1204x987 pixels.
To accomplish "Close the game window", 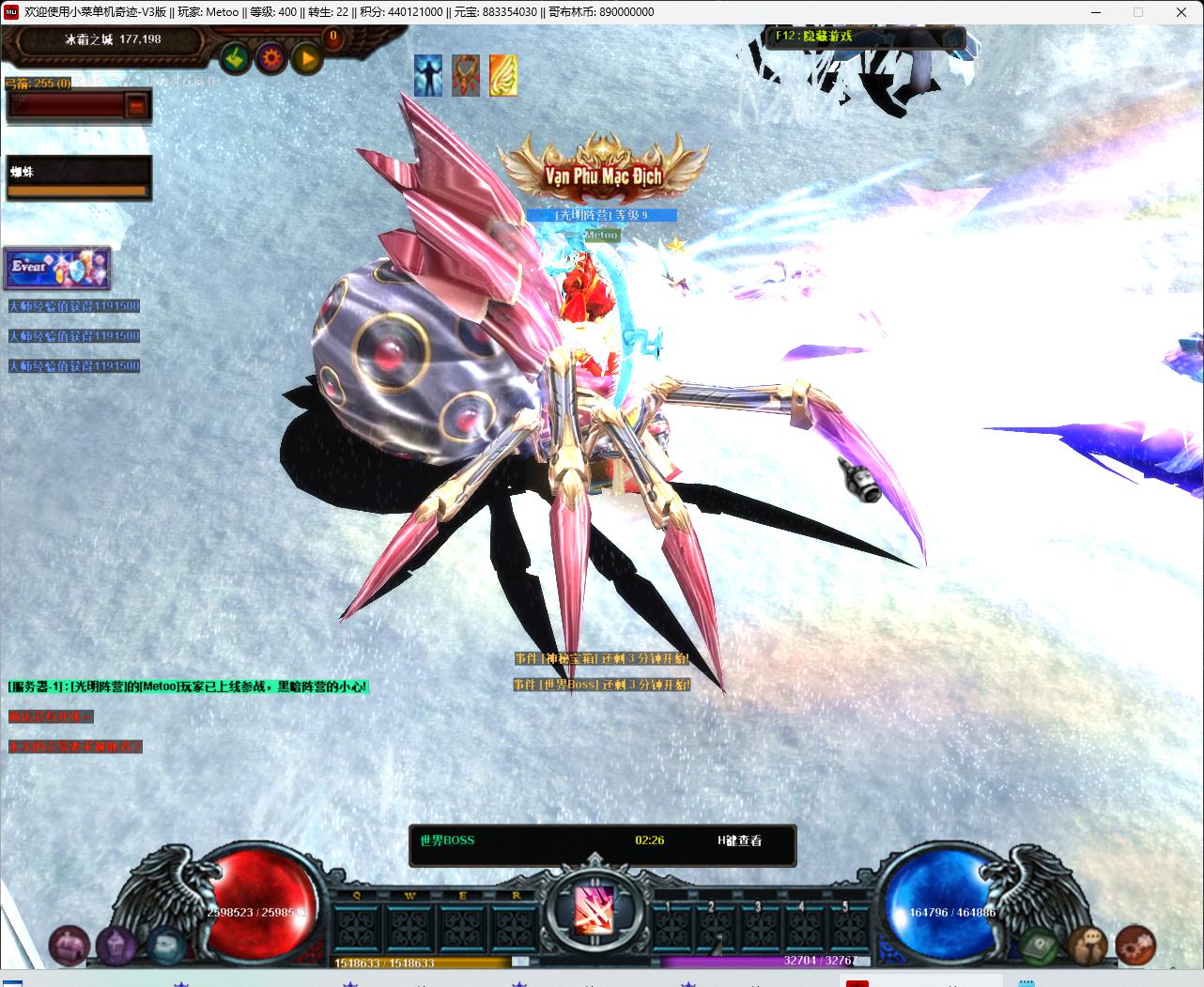I will (1181, 12).
